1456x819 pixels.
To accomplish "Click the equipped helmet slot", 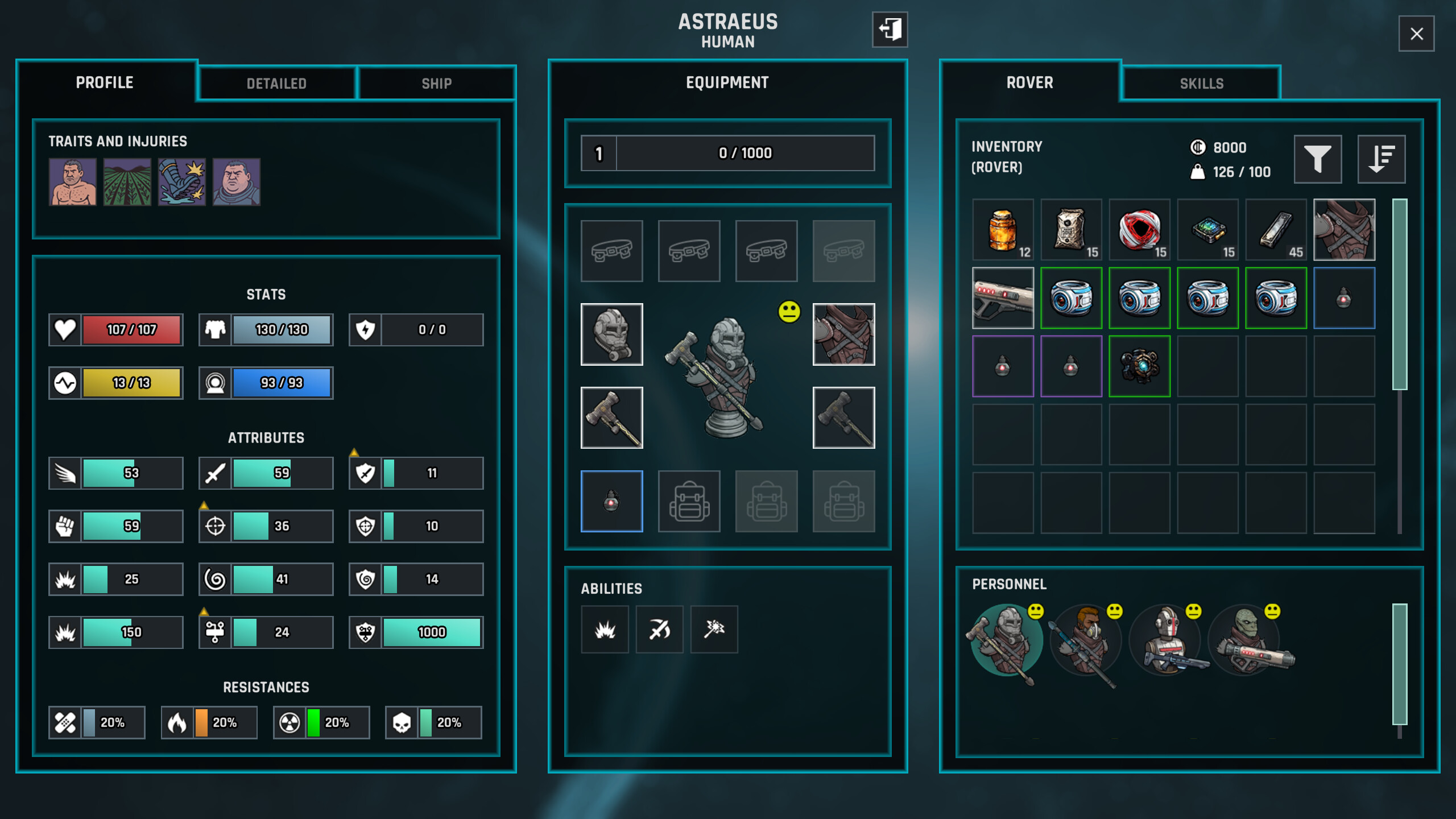I will 611,334.
